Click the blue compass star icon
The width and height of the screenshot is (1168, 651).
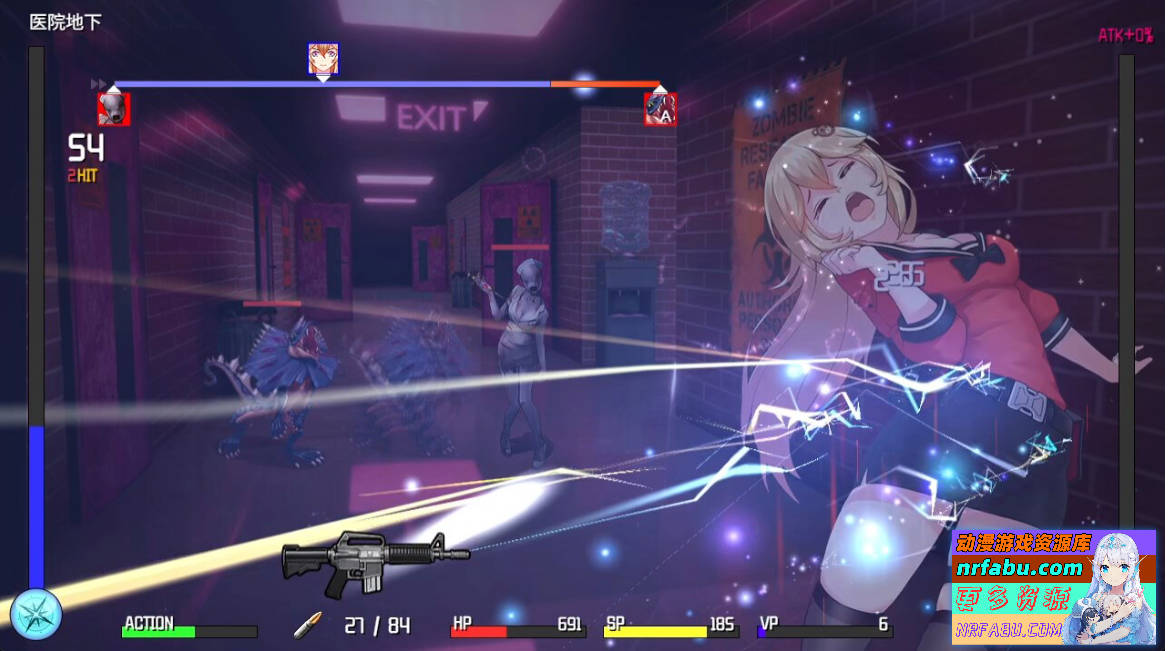click(36, 614)
